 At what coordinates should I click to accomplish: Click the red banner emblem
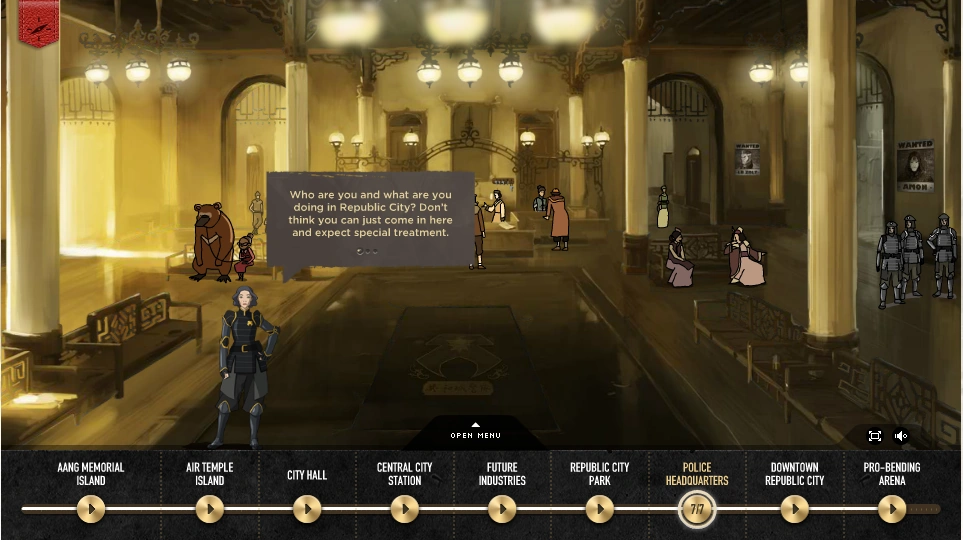point(38,22)
